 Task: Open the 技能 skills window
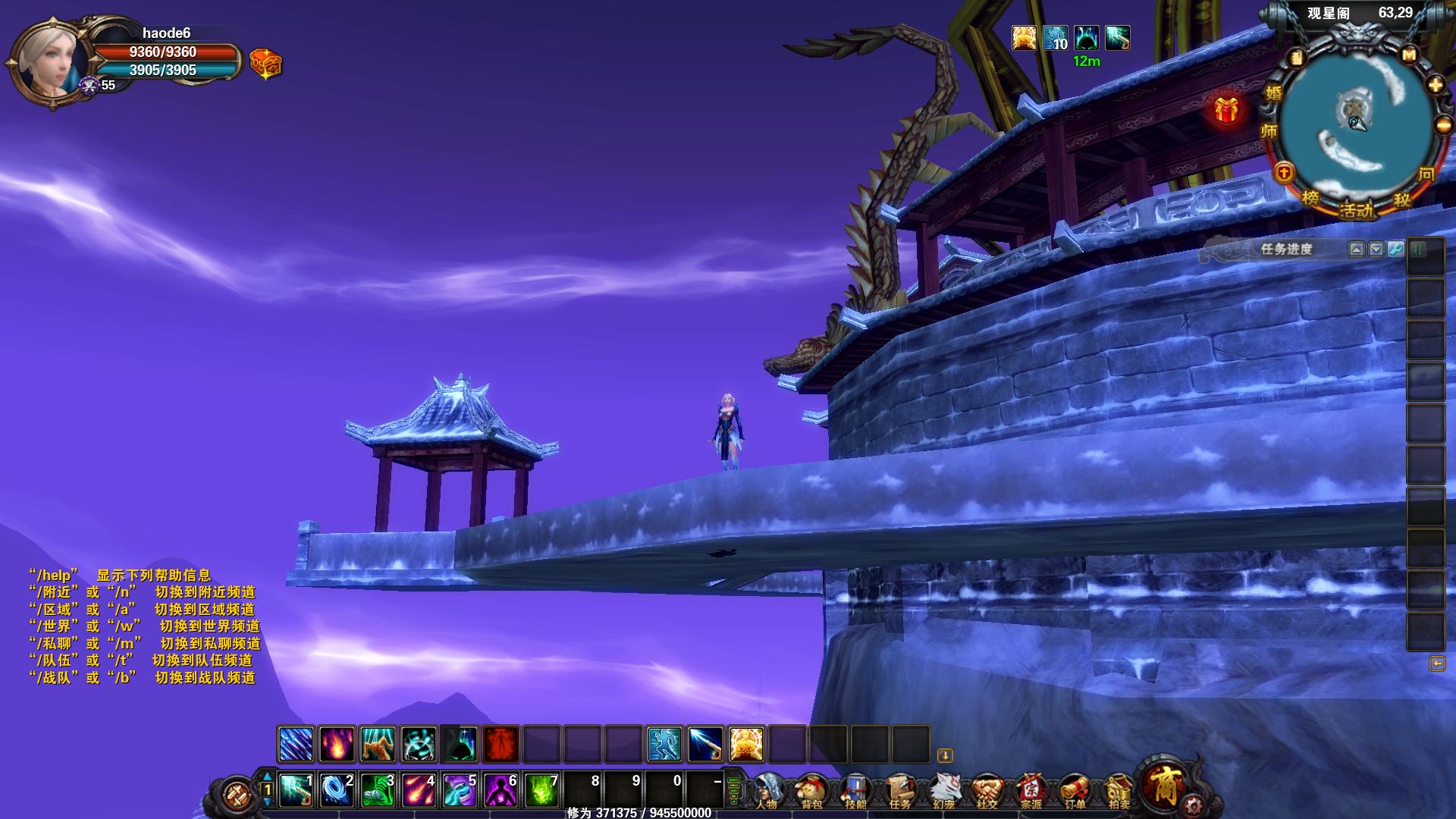[855, 791]
